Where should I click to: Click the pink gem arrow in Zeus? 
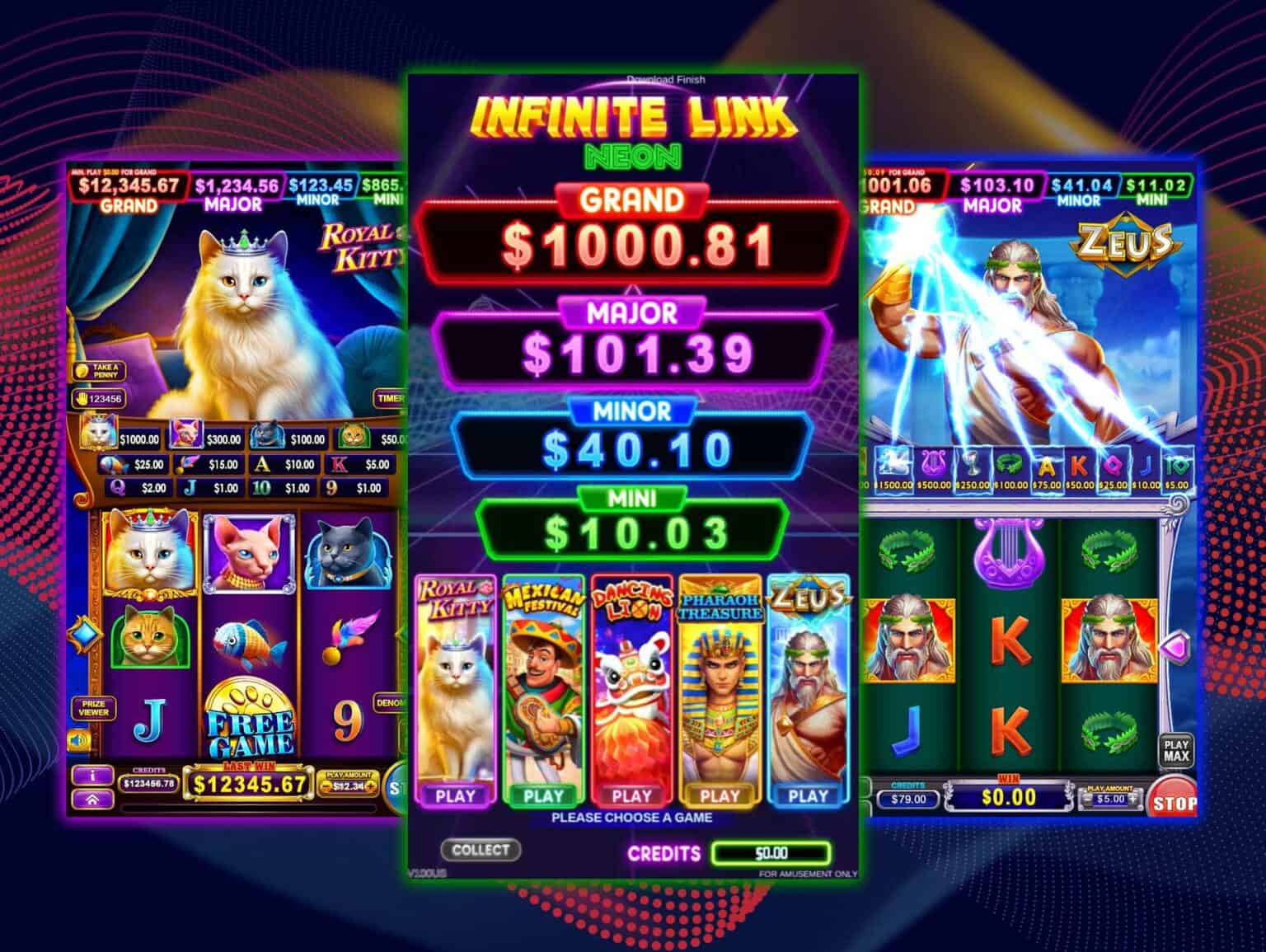pyautogui.click(x=1175, y=648)
